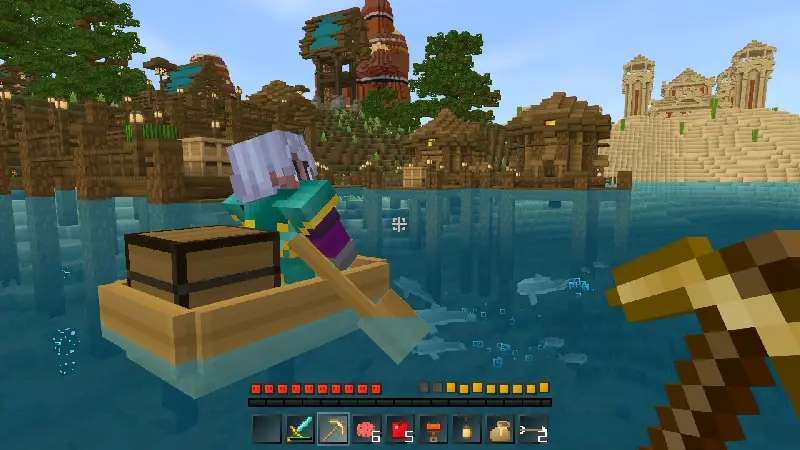Screen dimensions: 800x450
Task: Choose the raw meat stack of six
Action: click(x=366, y=429)
